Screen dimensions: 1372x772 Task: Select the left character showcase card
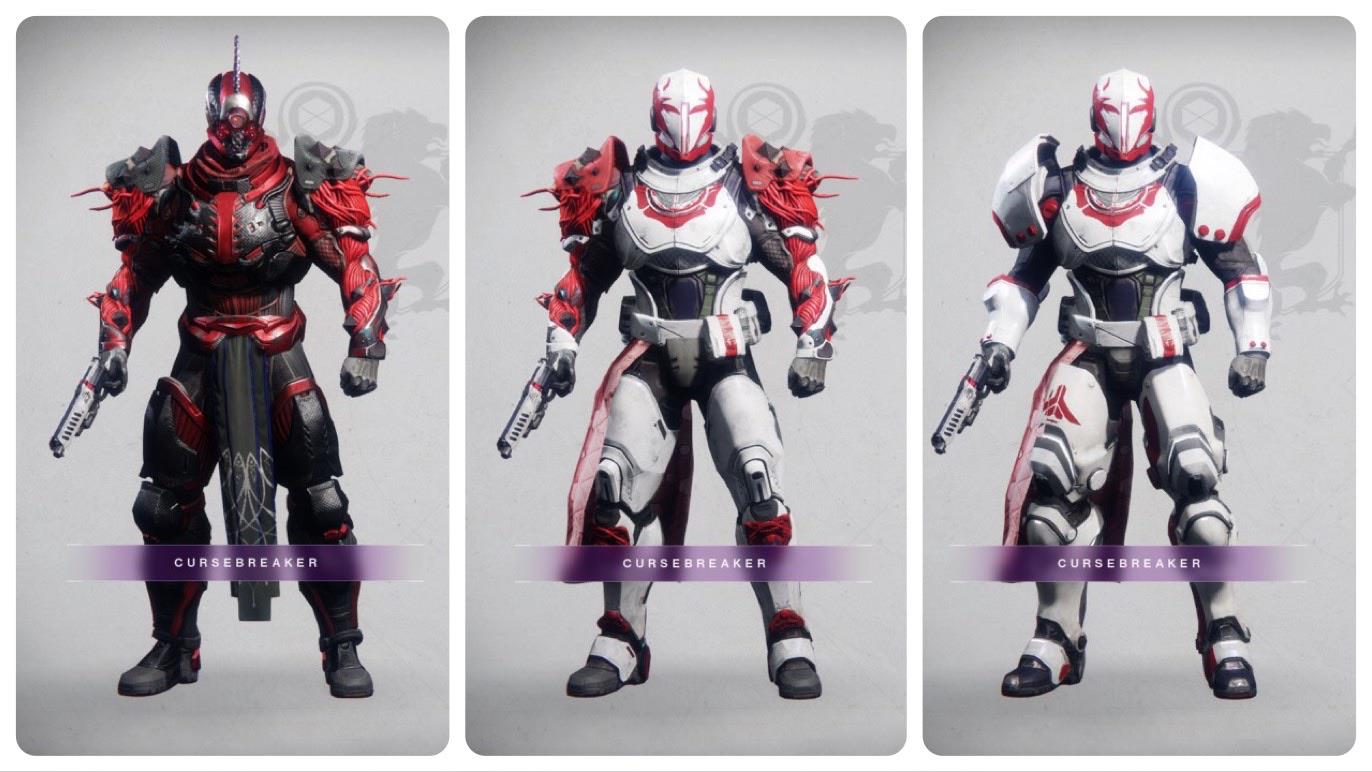[231, 385]
